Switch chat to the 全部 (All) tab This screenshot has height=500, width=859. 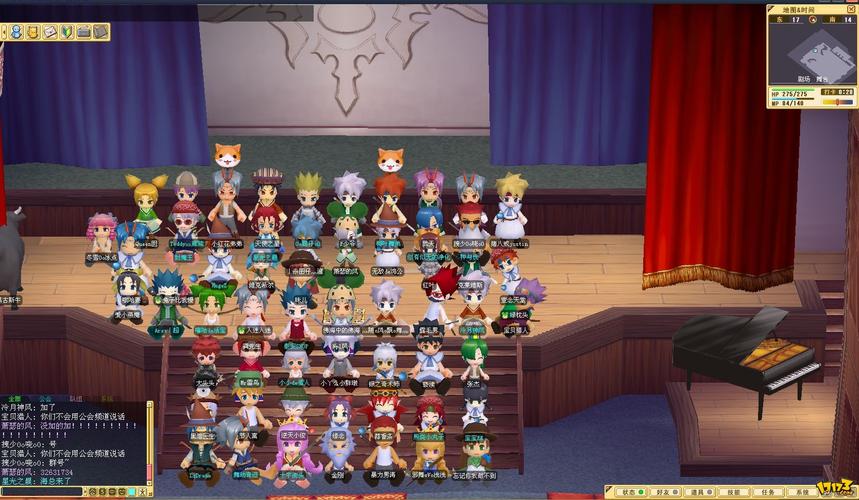pos(15,398)
